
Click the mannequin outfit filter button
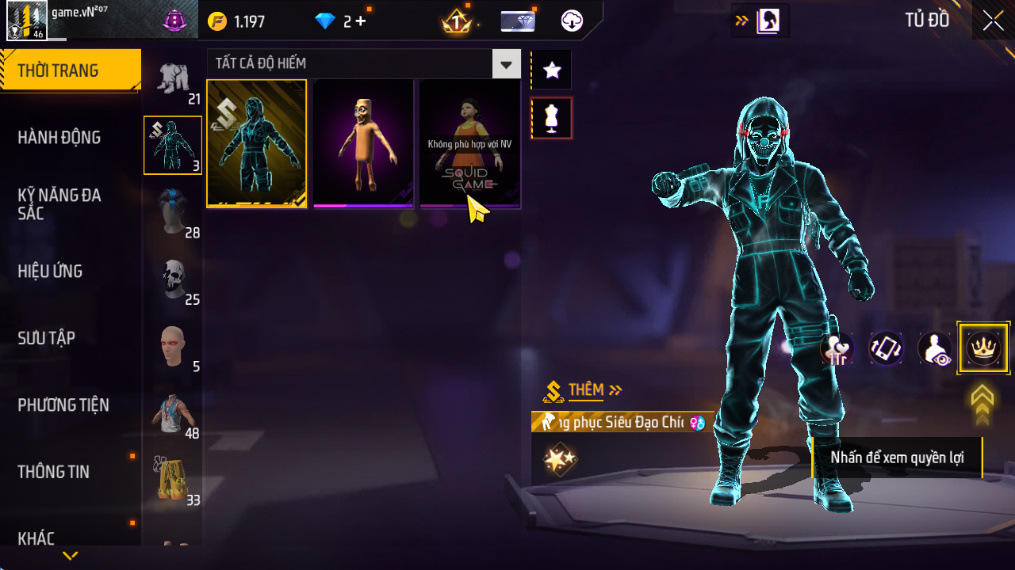coord(551,119)
